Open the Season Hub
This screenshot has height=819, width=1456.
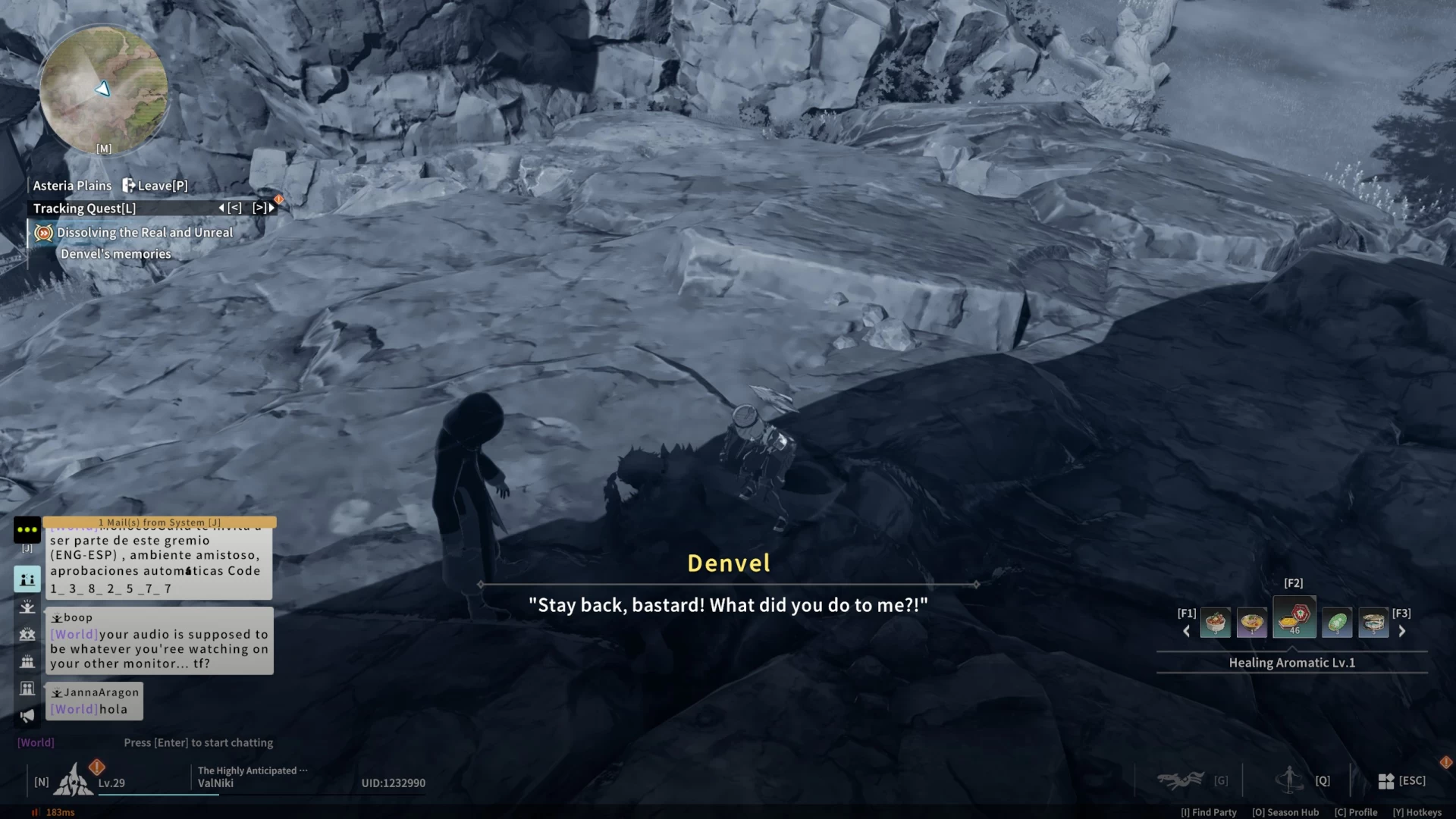coord(1285,812)
